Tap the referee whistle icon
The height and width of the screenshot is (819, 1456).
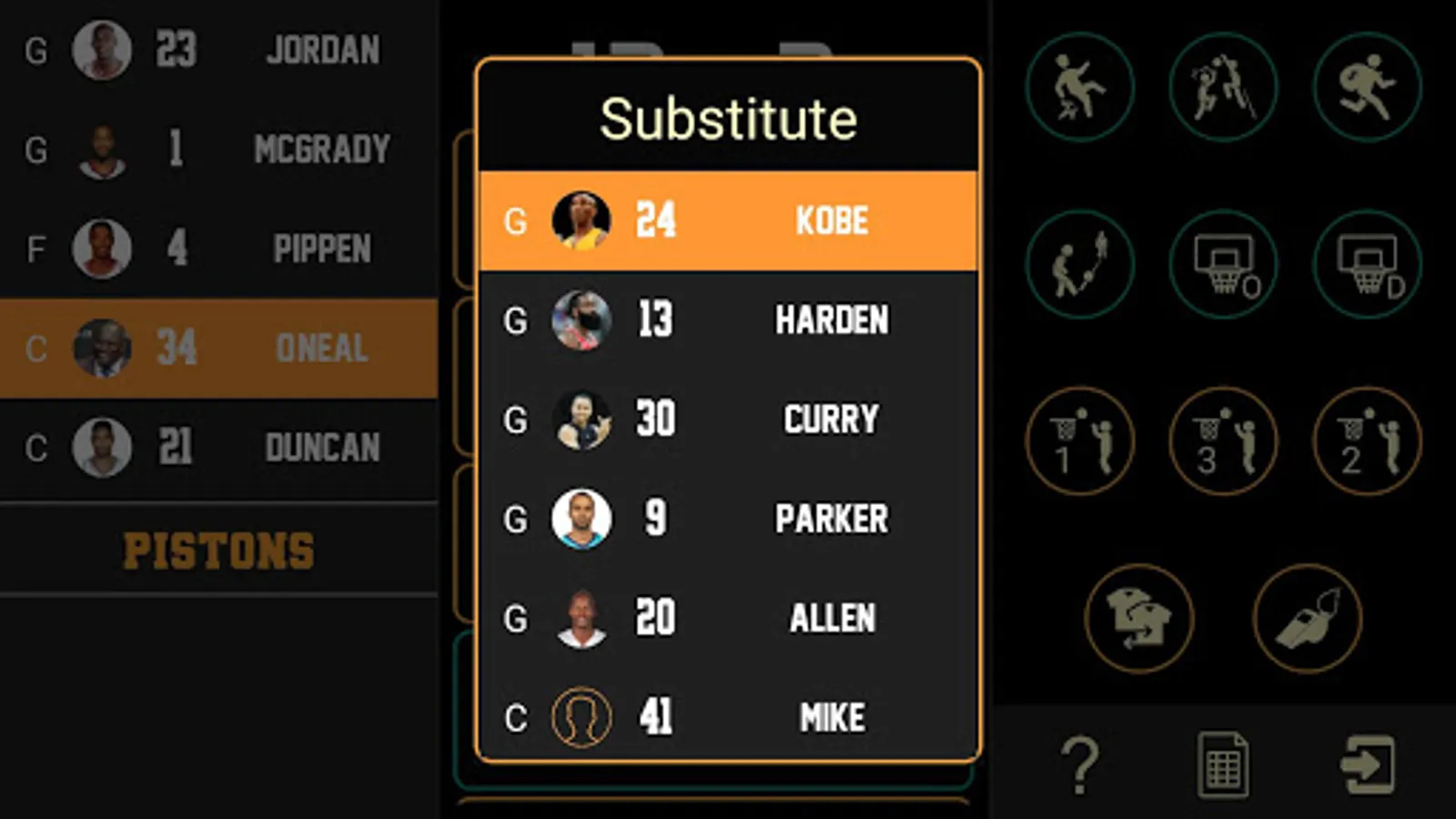[x=1308, y=619]
